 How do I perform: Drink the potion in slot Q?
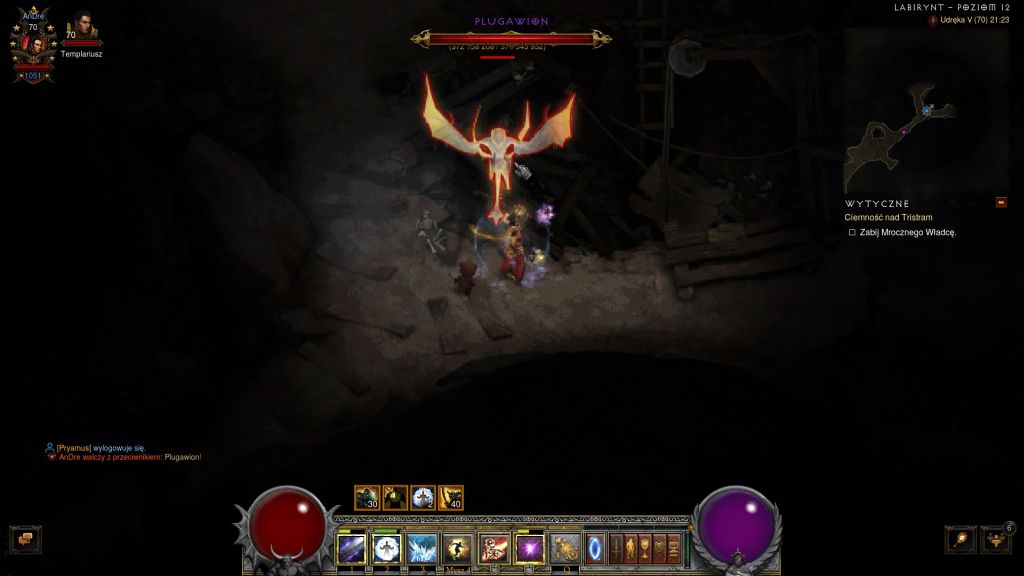(565, 548)
